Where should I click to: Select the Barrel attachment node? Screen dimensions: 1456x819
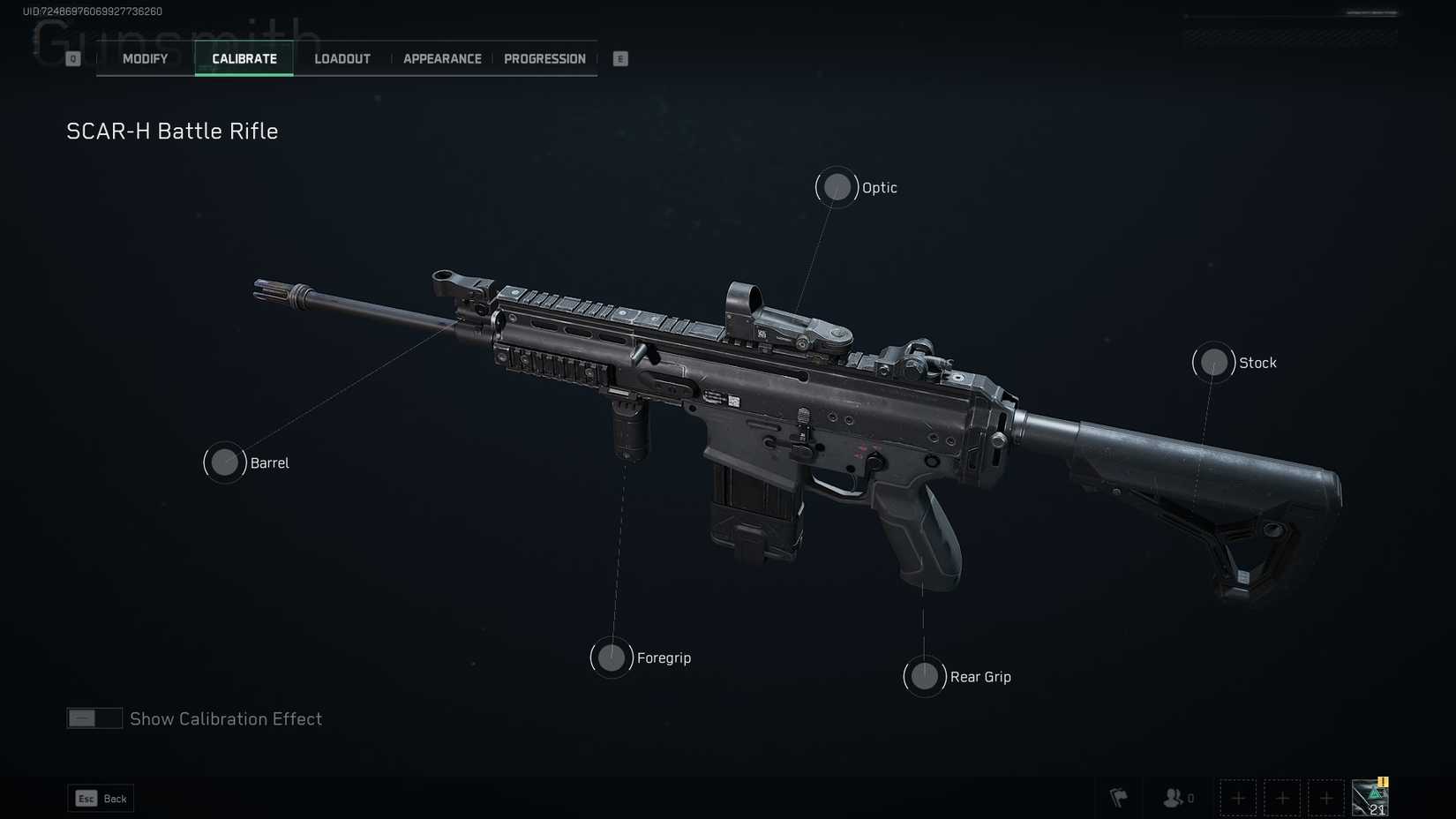click(224, 462)
